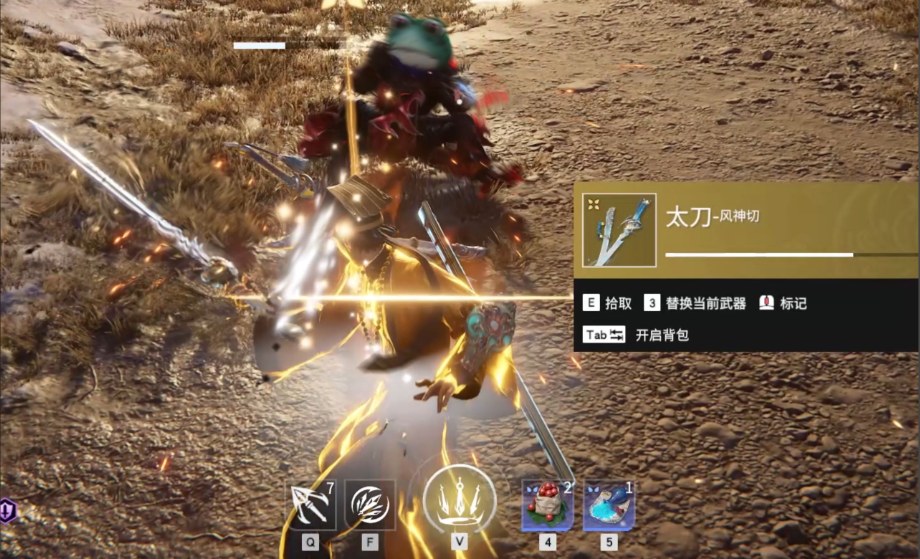Click the purple shield badge at screen edge

8,509
